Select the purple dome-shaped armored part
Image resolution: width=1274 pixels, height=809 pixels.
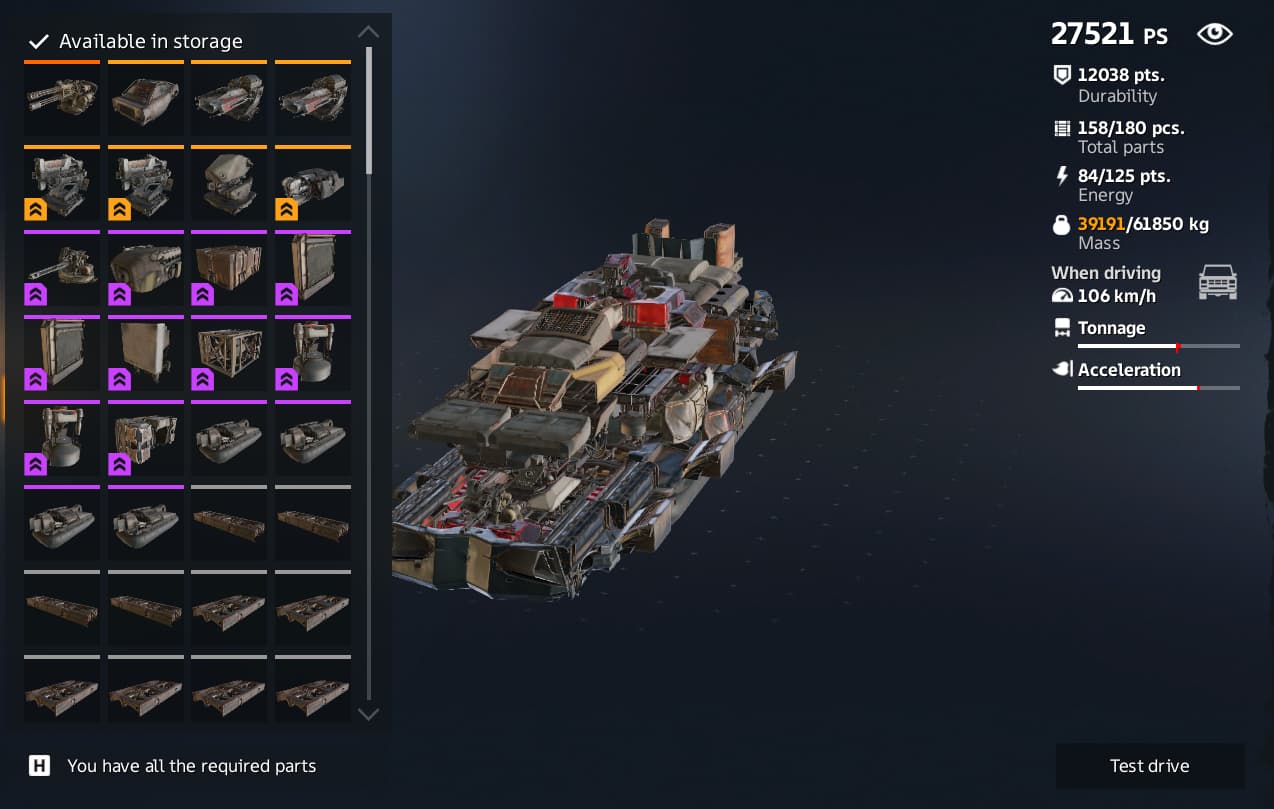click(145, 269)
